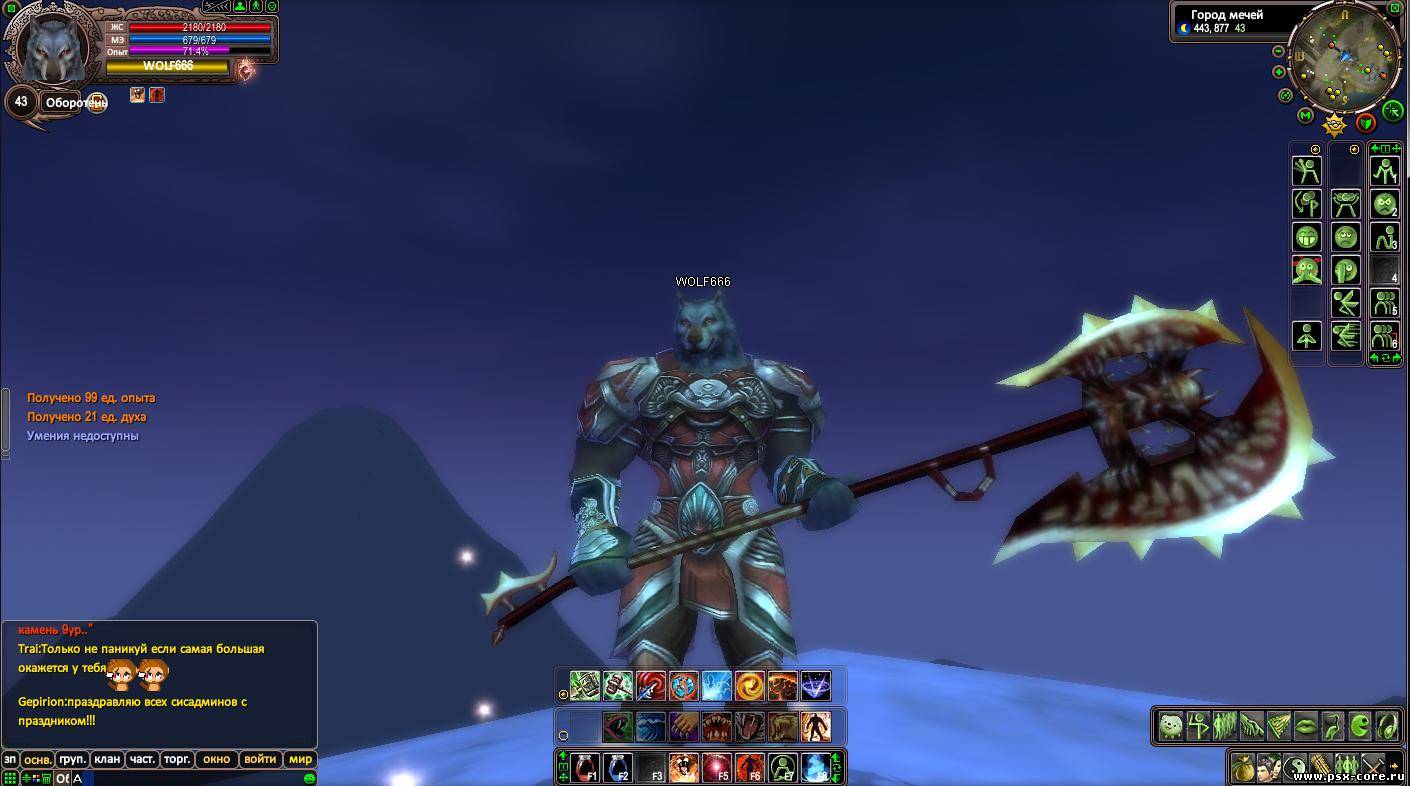Cast the golden fire swirl skill
The width and height of the screenshot is (1410, 786).
(x=749, y=685)
